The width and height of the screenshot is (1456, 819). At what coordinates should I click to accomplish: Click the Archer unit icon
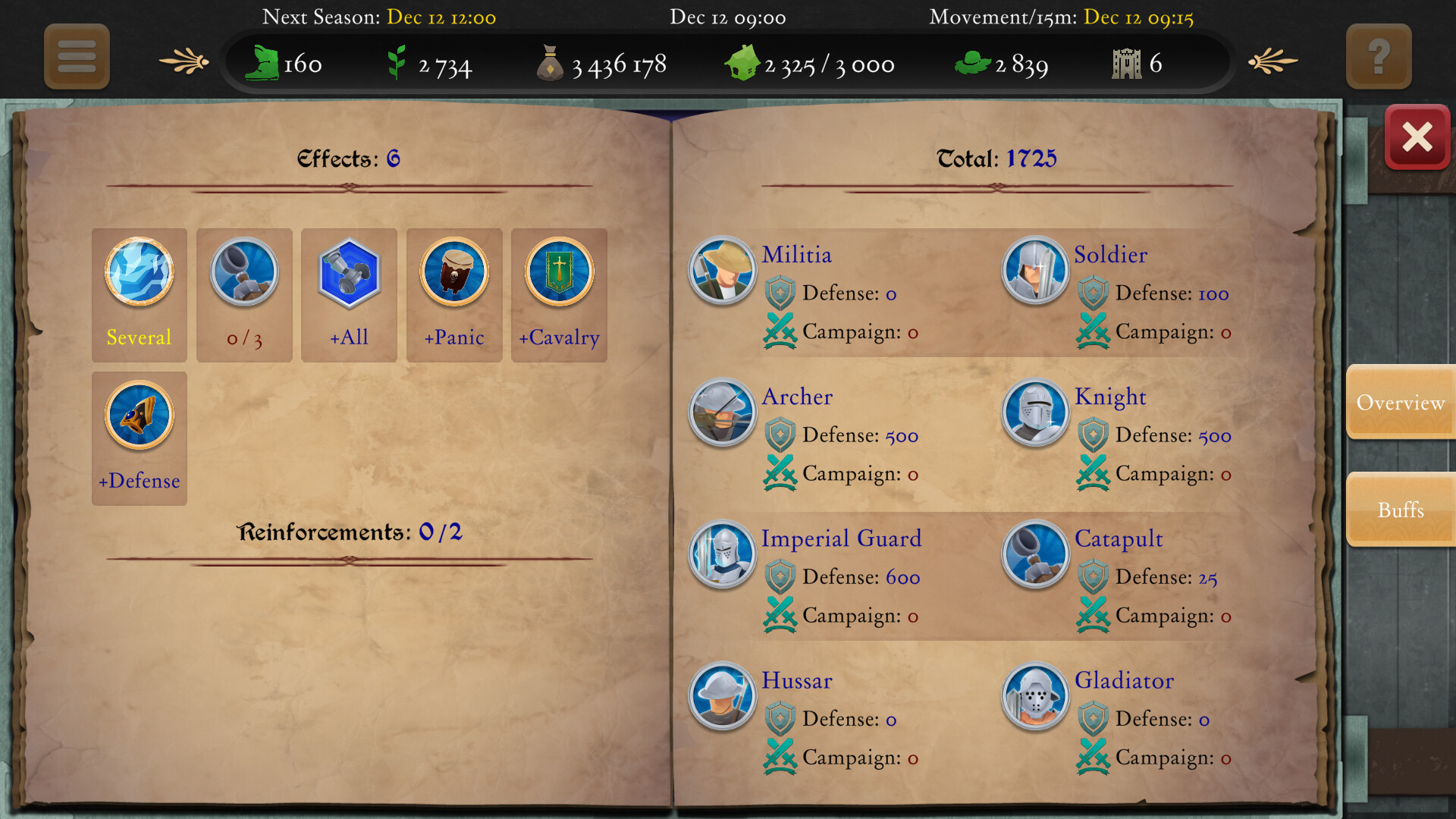tap(721, 412)
